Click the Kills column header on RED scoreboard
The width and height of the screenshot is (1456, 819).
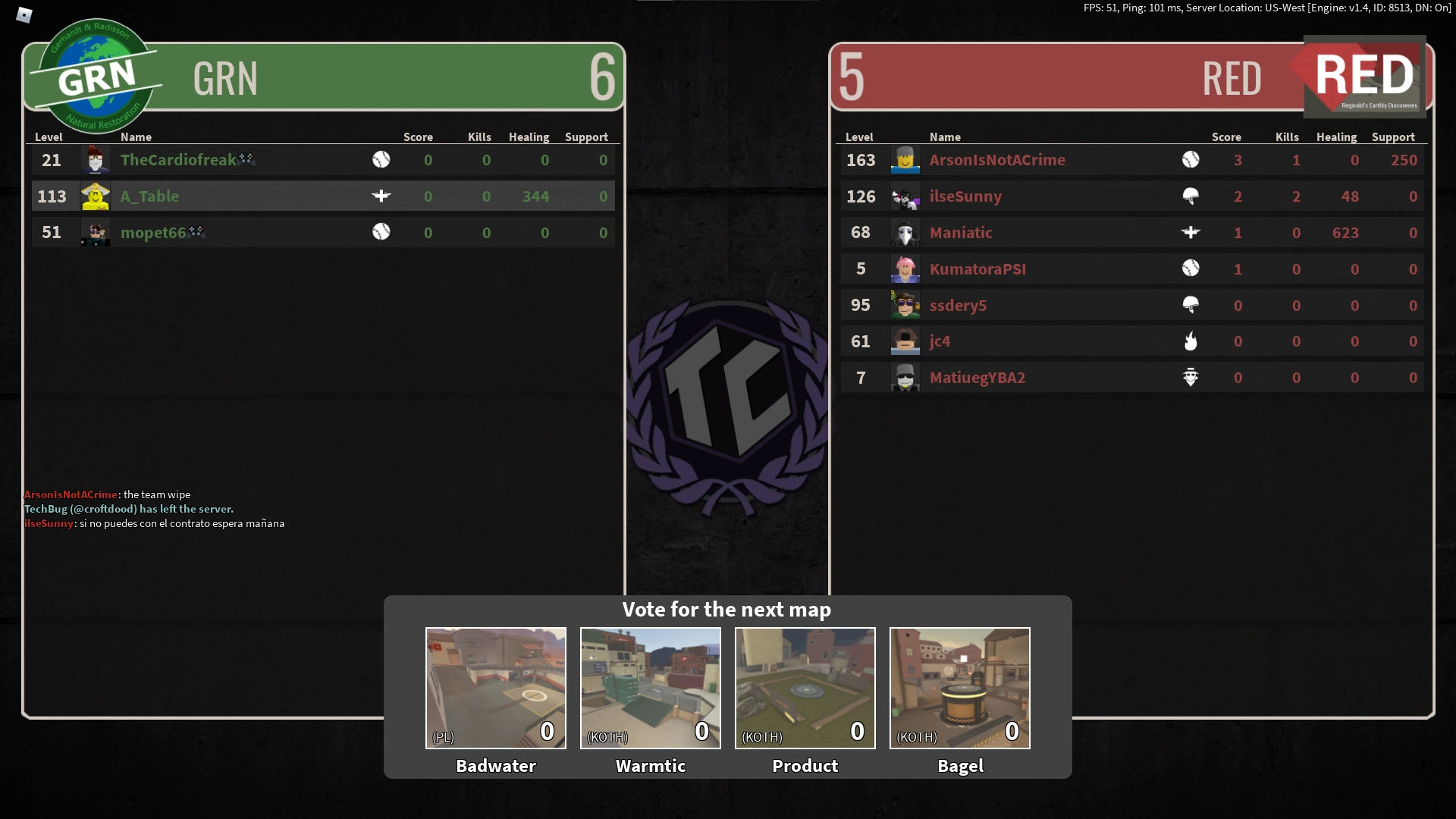click(x=1287, y=137)
